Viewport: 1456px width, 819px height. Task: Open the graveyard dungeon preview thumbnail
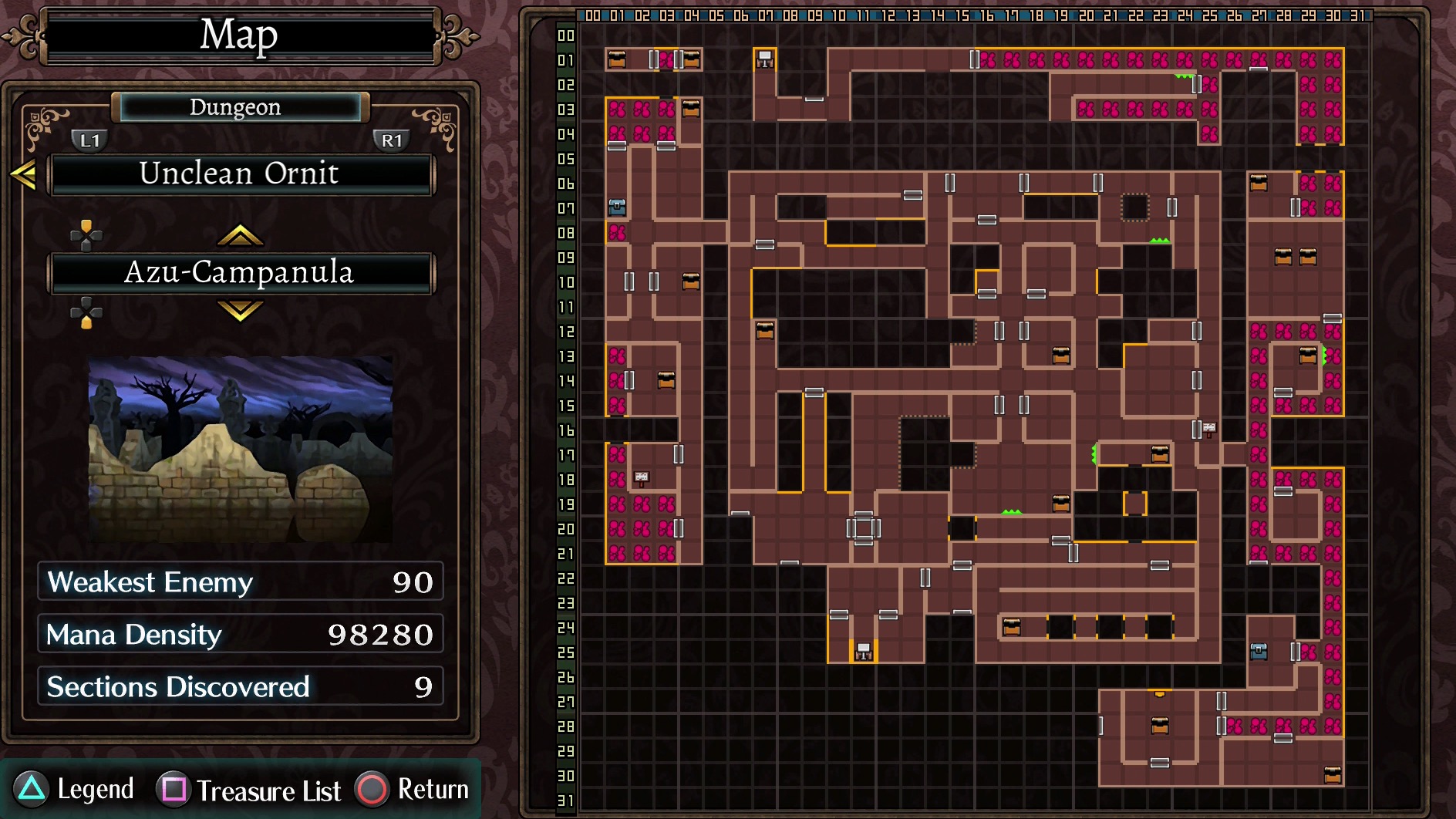241,449
